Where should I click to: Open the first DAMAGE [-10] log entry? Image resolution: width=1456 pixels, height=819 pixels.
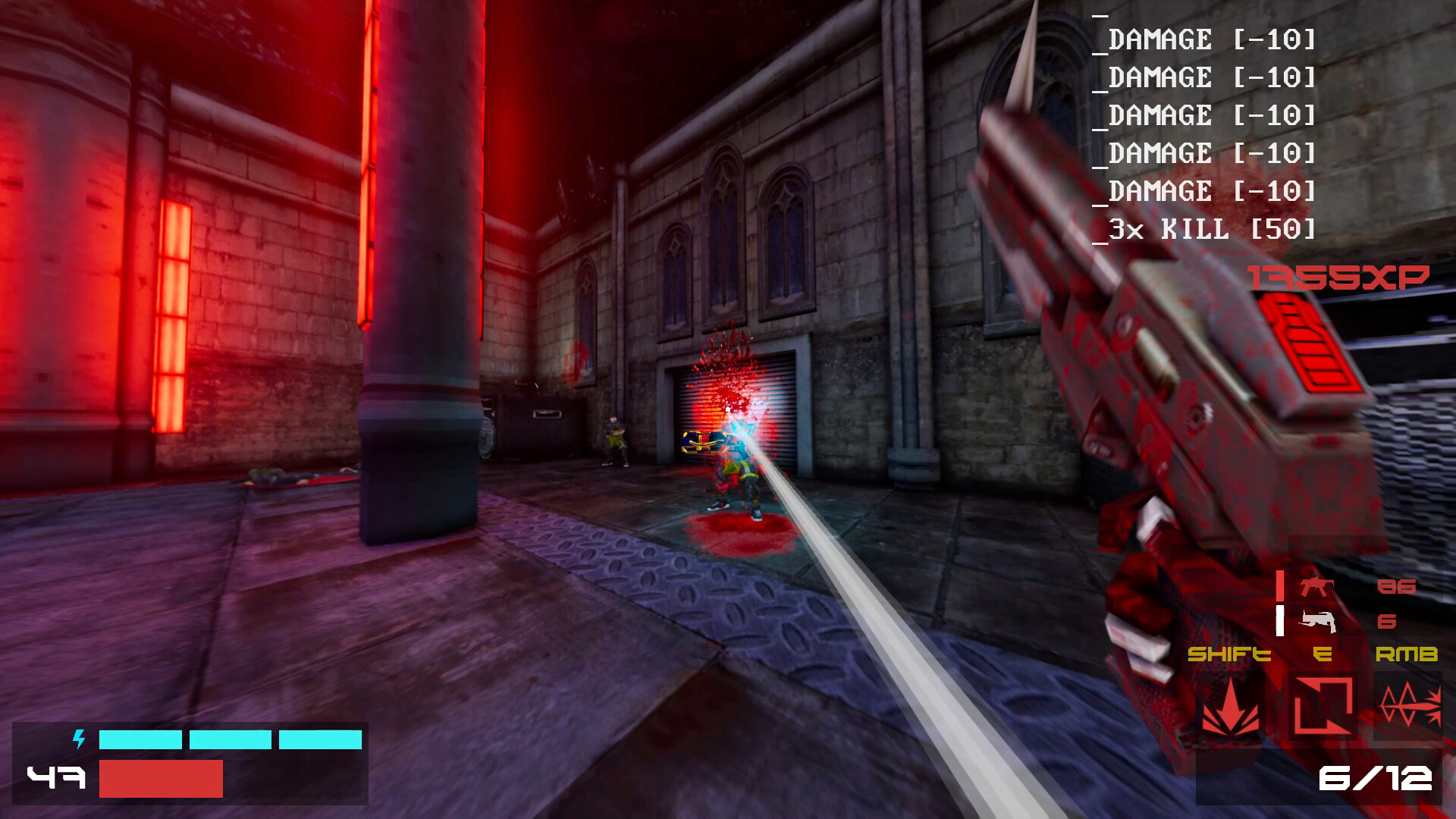pos(1206,42)
